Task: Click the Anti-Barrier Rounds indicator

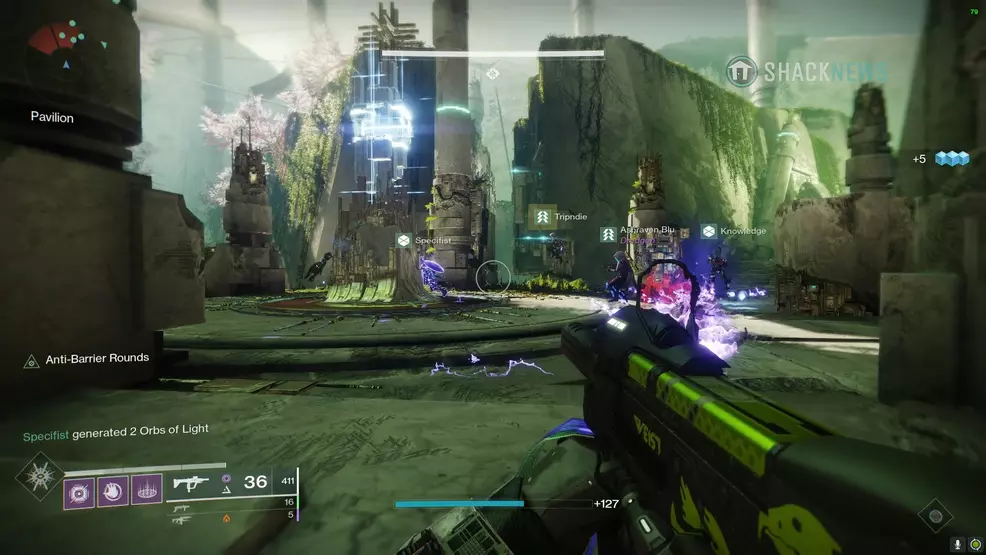Action: (x=87, y=358)
